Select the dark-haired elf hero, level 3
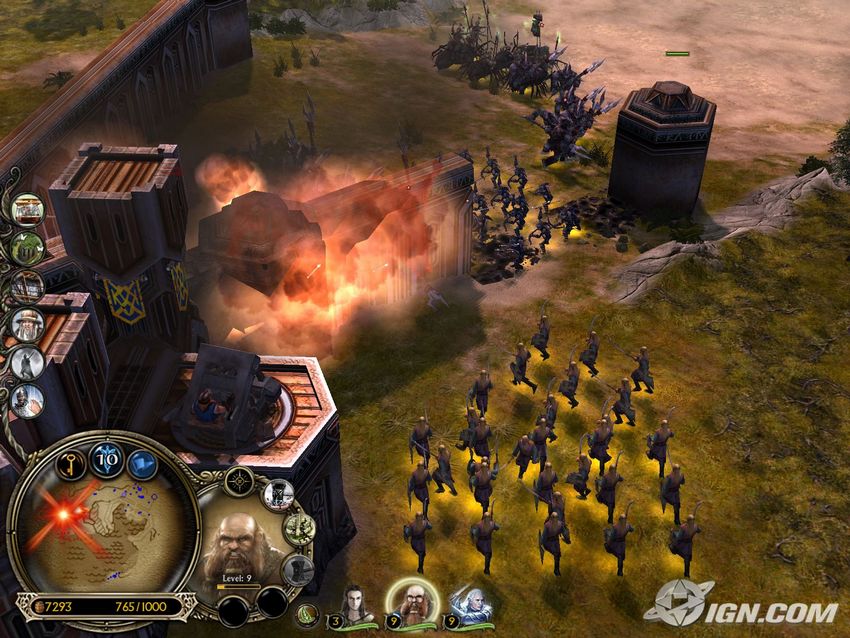This screenshot has width=850, height=638. pyautogui.click(x=356, y=604)
